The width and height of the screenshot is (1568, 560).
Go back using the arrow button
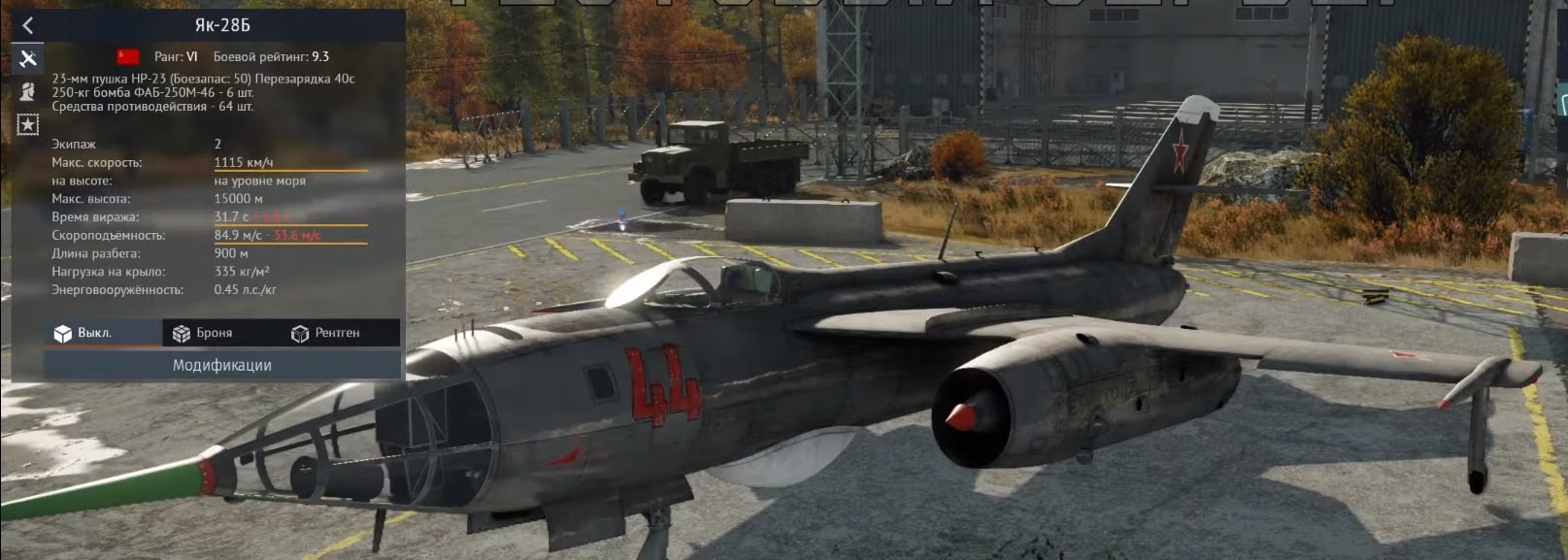pos(27,26)
